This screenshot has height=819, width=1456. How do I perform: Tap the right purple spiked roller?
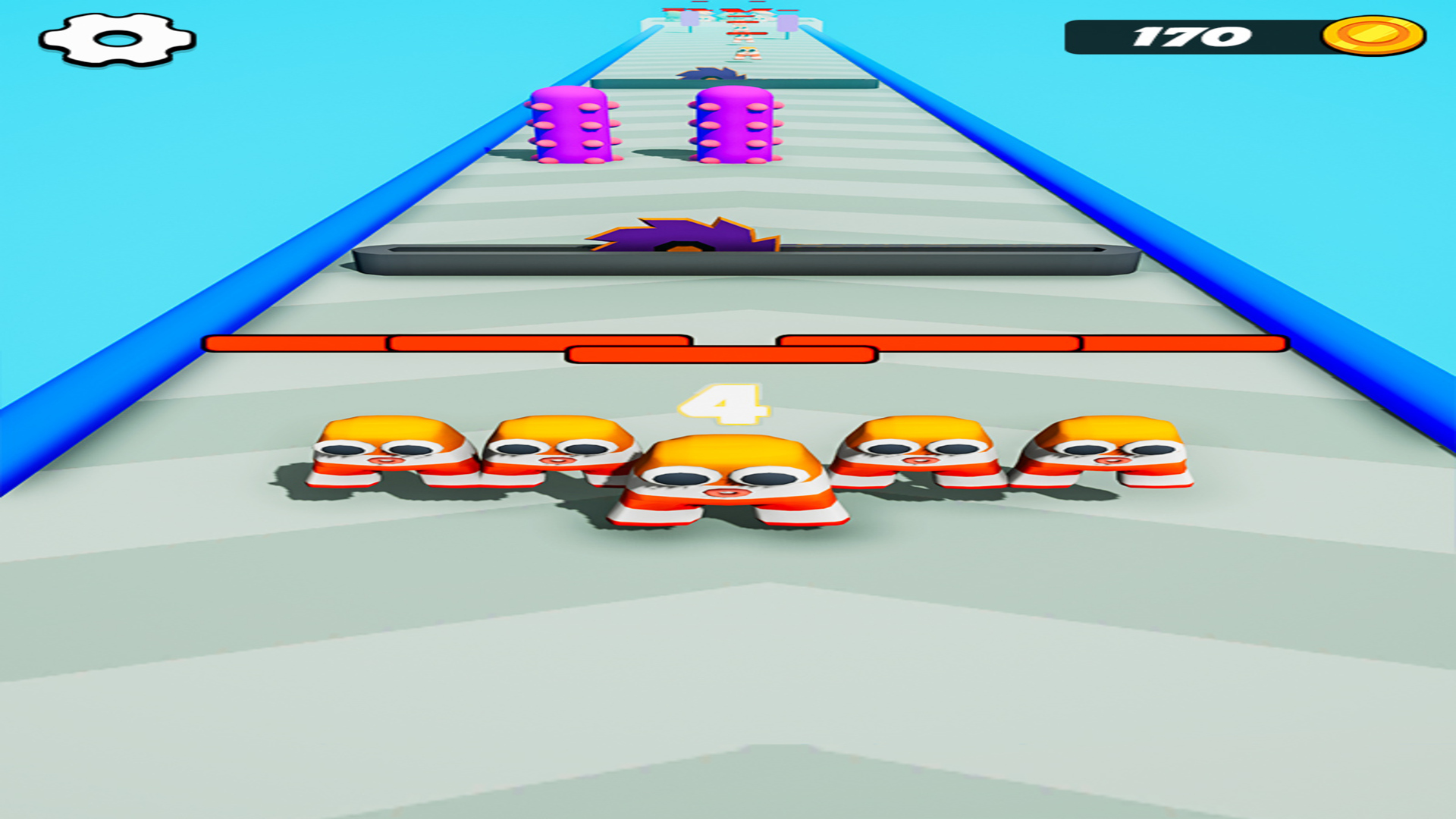pos(734,125)
